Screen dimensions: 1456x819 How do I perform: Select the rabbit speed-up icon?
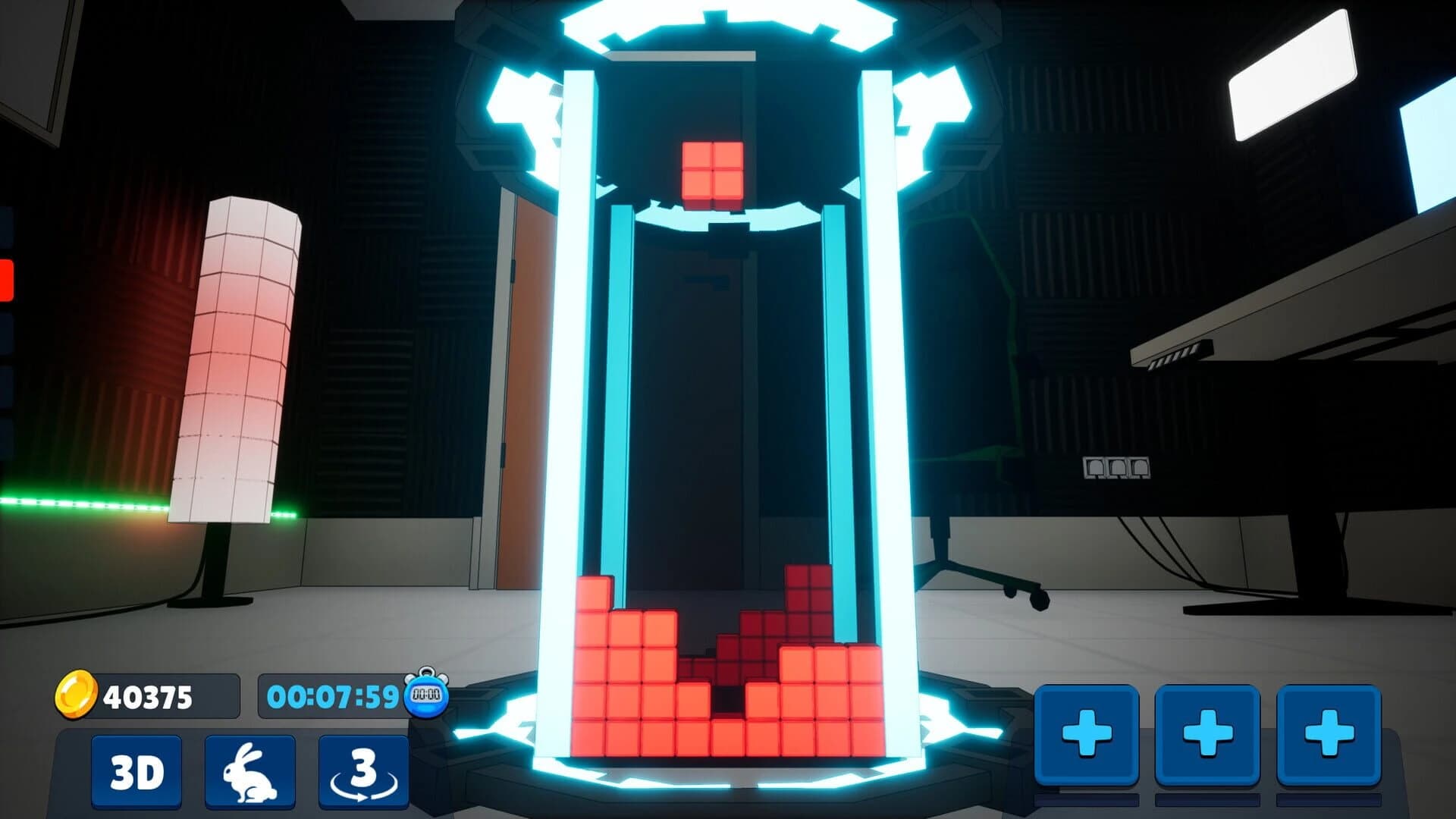click(250, 770)
